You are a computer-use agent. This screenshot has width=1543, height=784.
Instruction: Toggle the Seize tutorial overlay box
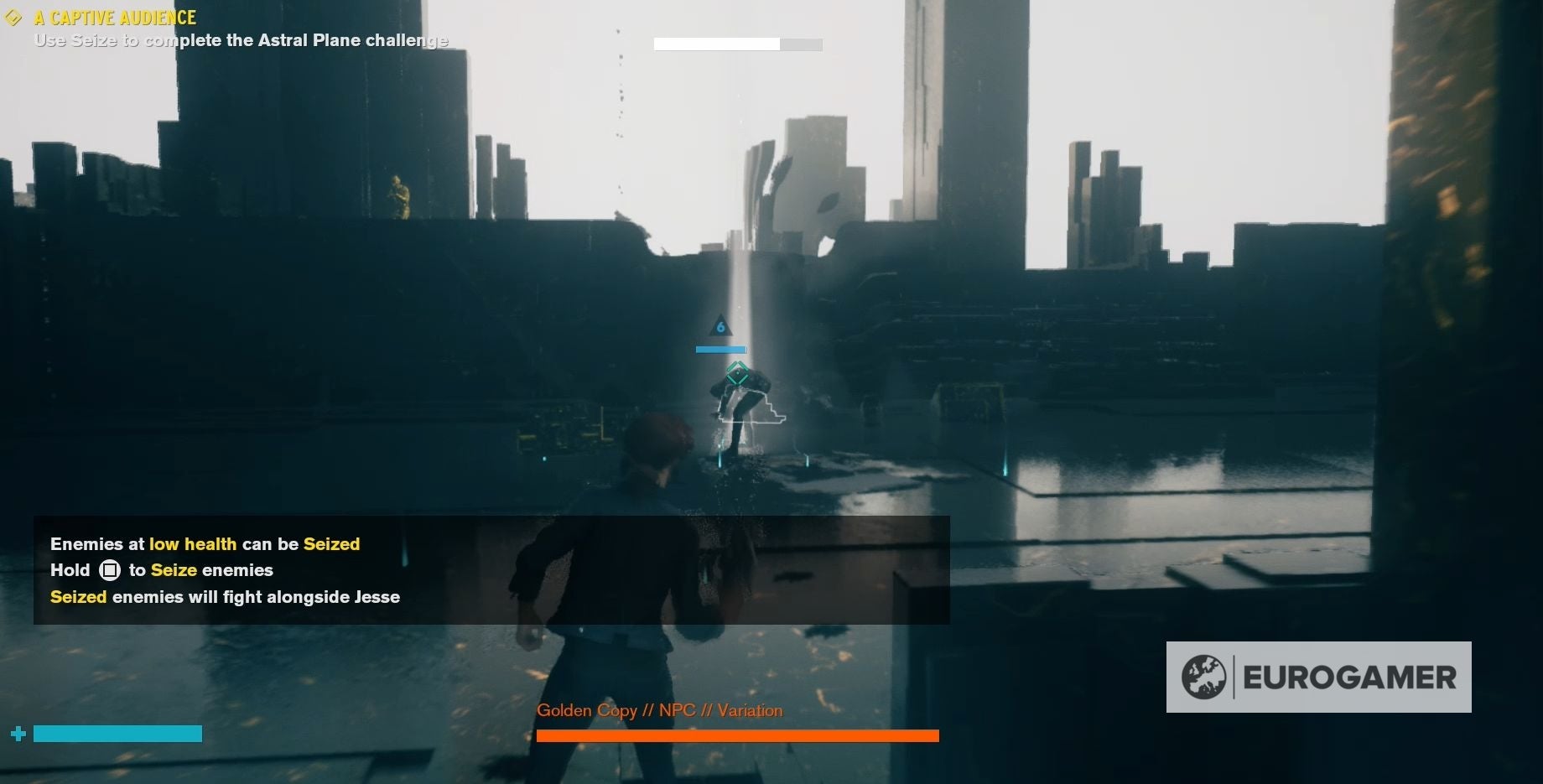[491, 570]
